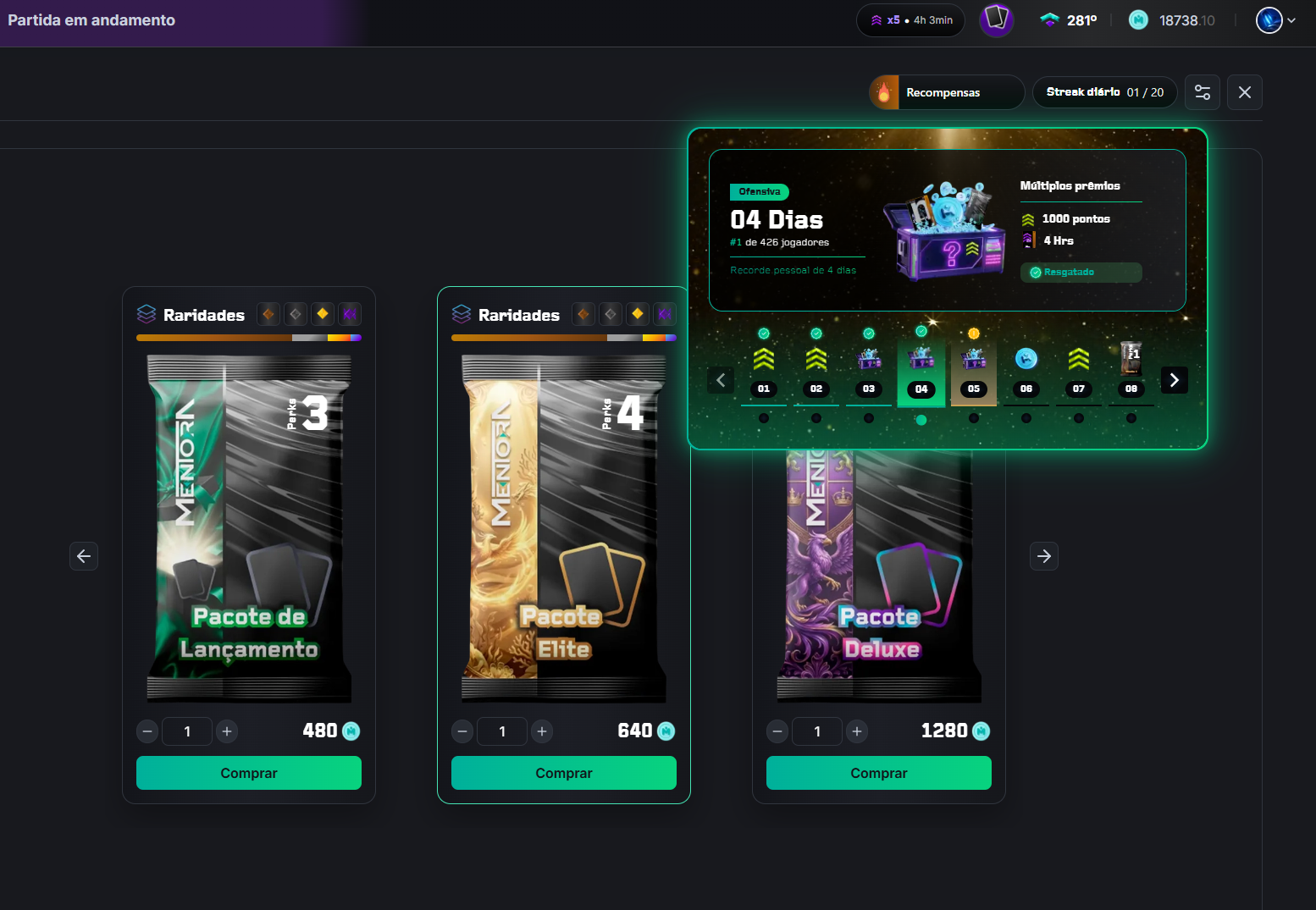Click the 281º rank badge icon

pyautogui.click(x=1050, y=19)
